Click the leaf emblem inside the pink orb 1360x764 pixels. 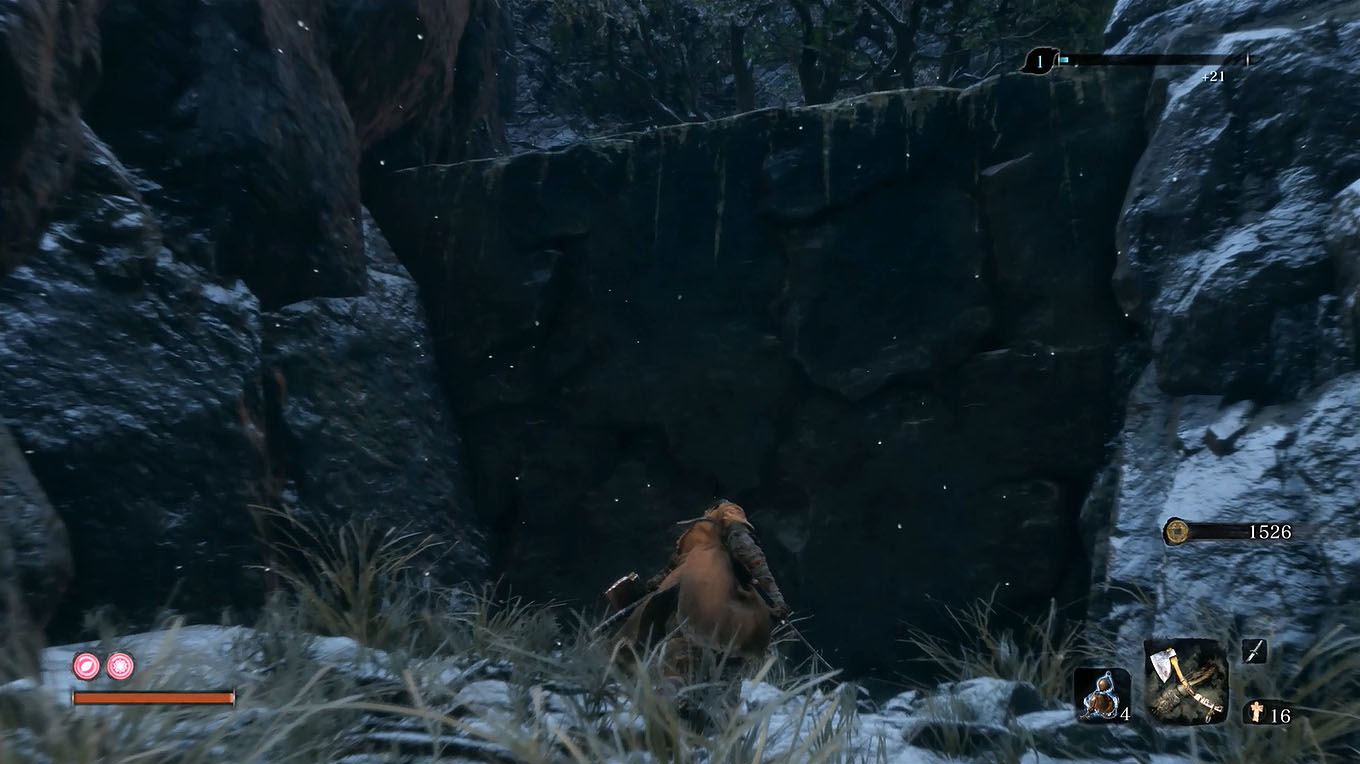pos(86,664)
